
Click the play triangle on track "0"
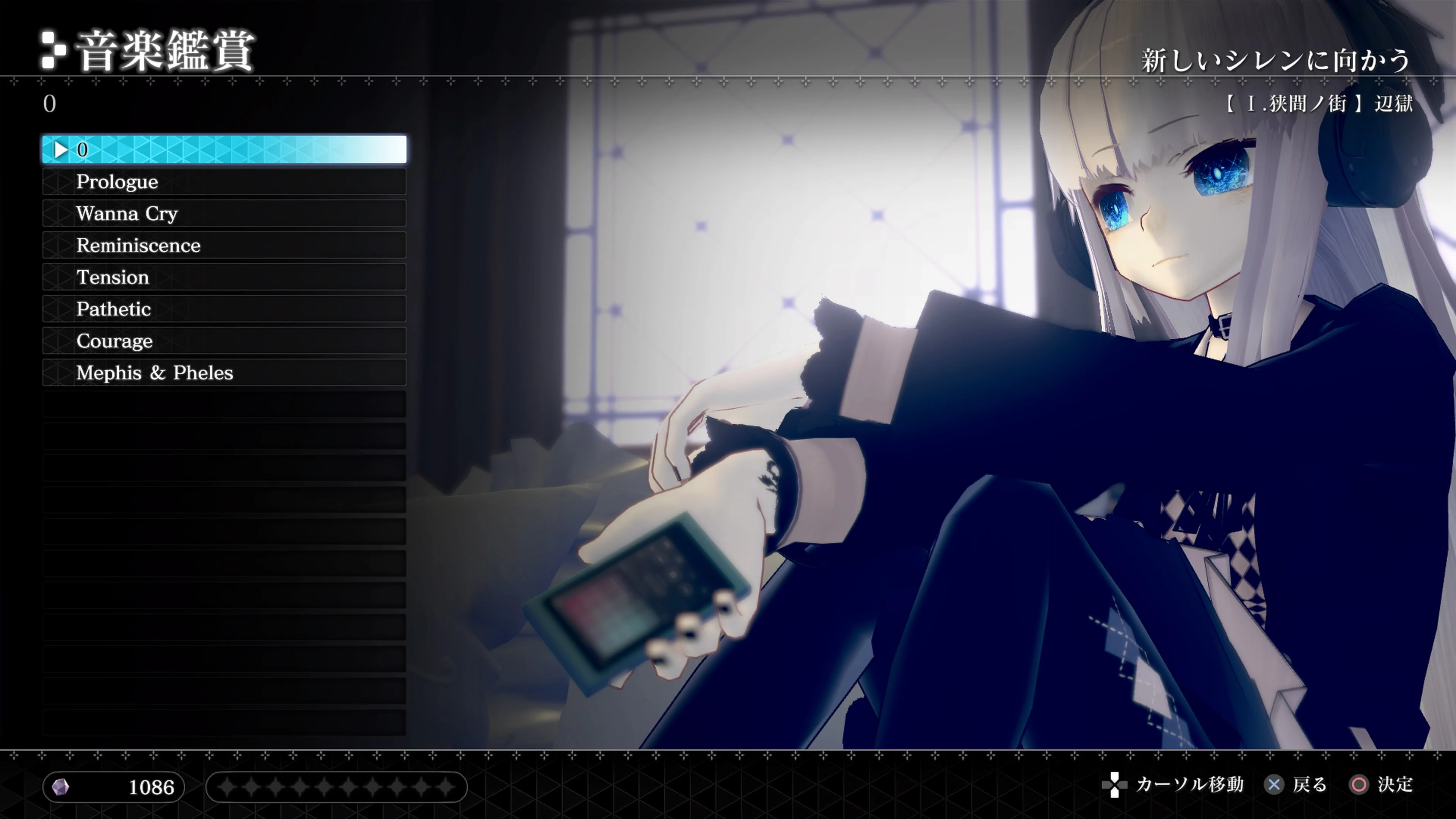pos(61,149)
